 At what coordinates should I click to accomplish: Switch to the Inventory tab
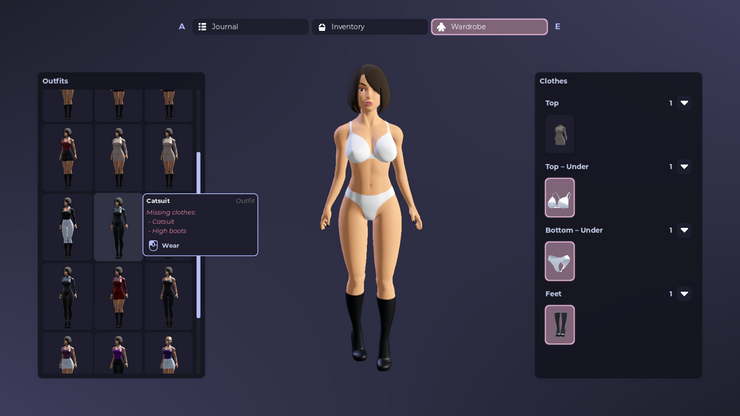369,27
